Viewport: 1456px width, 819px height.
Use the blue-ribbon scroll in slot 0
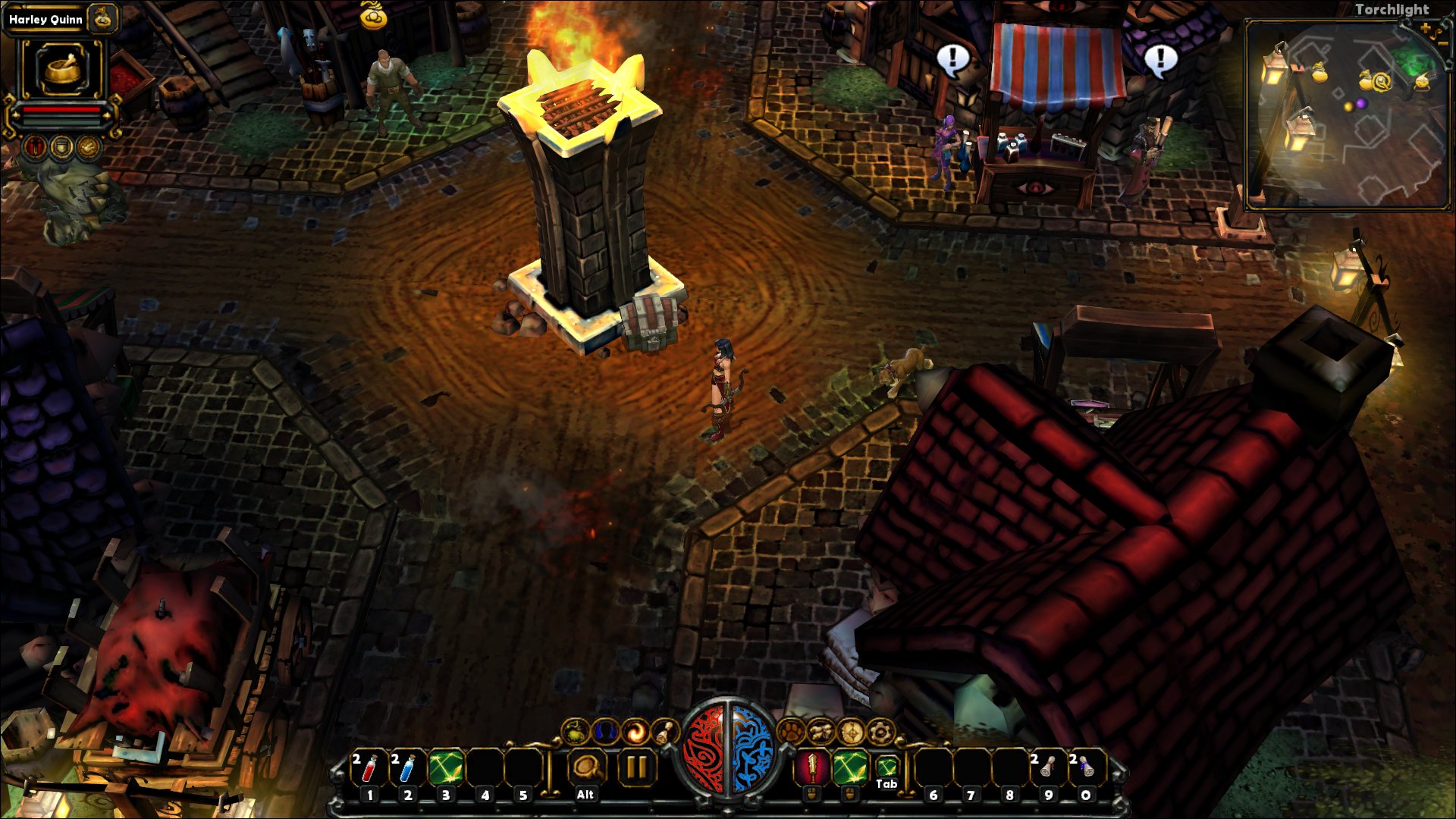pos(1086,769)
